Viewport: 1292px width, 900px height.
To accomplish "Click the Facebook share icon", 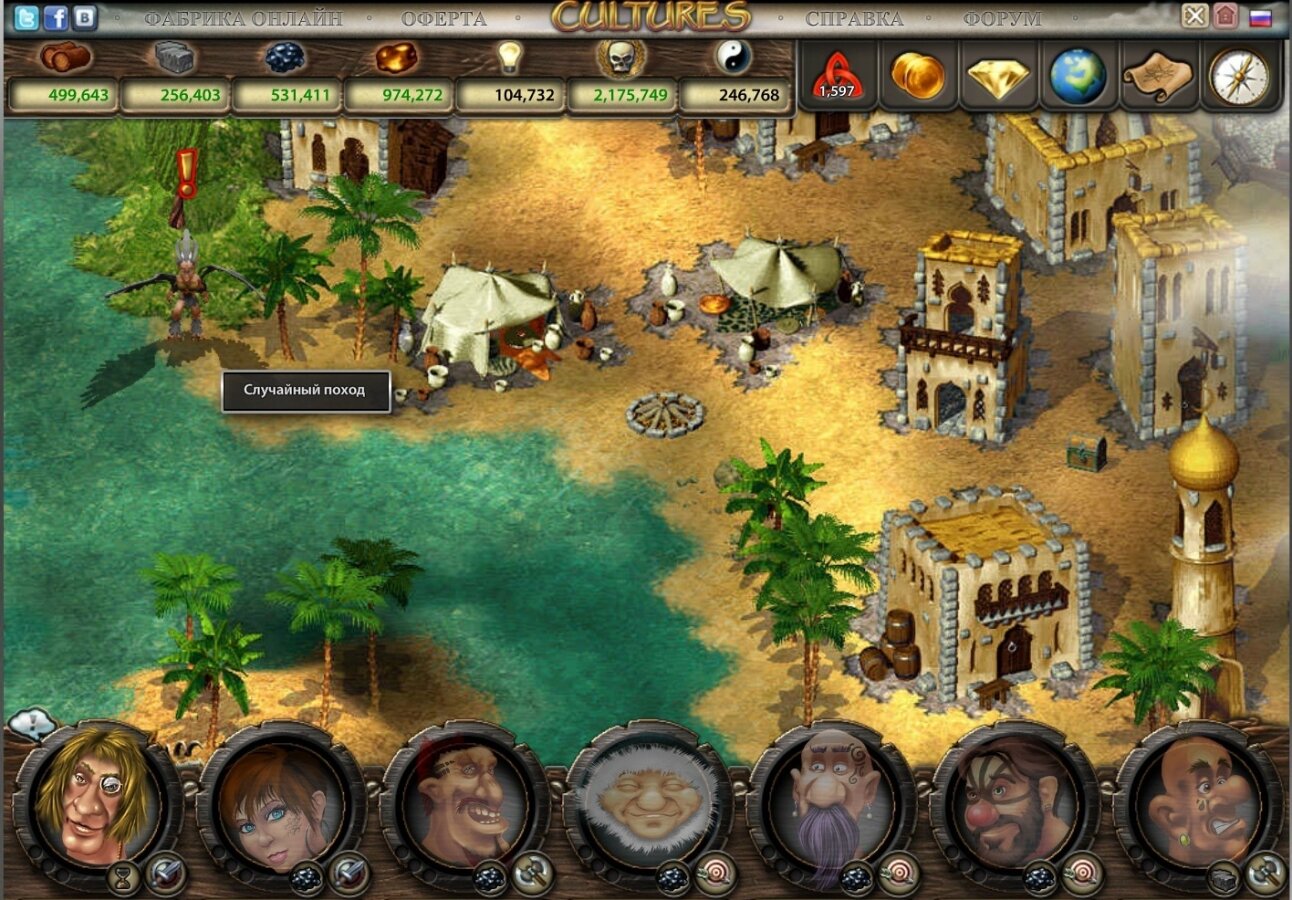I will tap(56, 17).
